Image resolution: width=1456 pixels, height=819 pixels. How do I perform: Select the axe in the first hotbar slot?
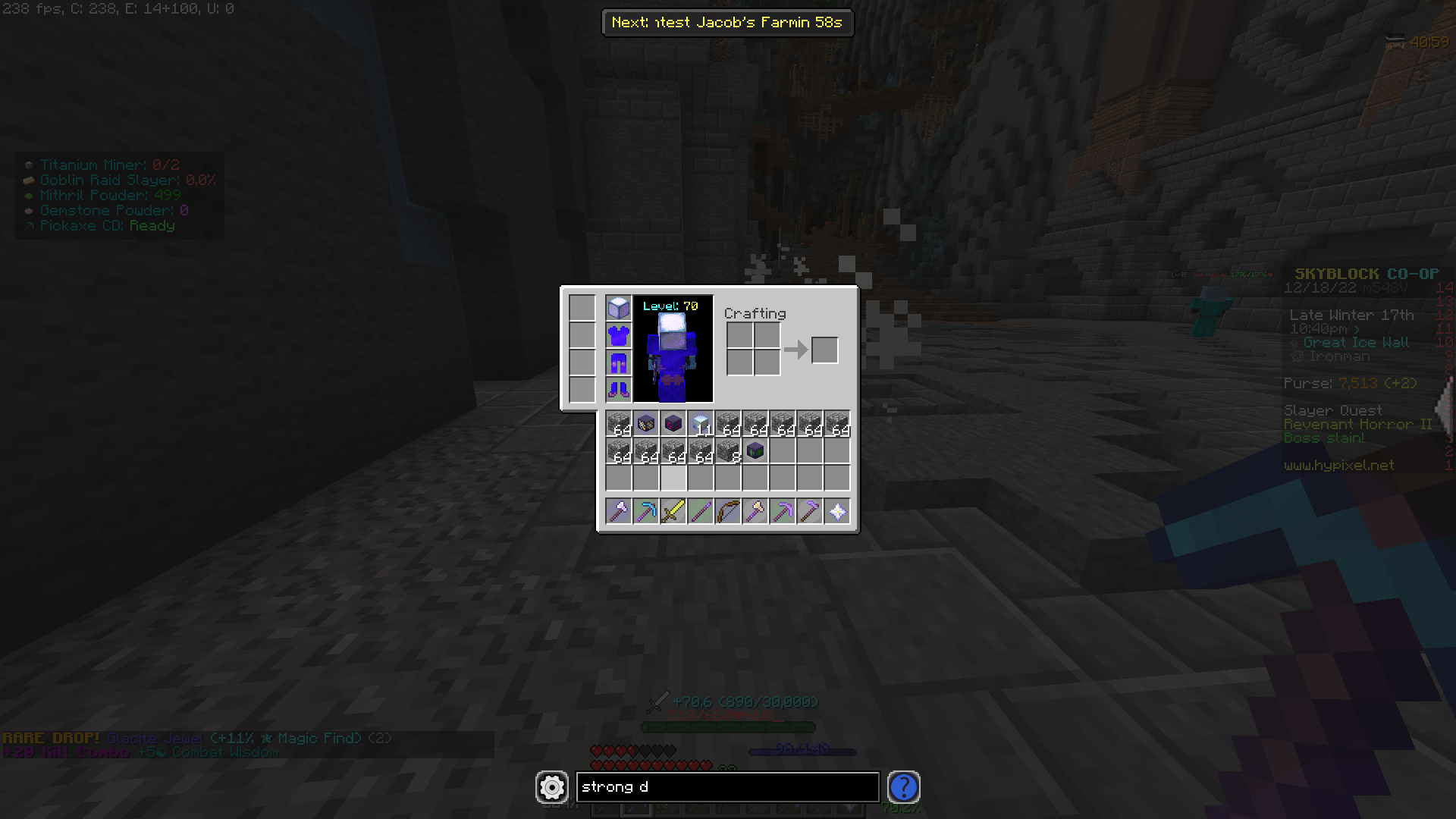pyautogui.click(x=618, y=510)
